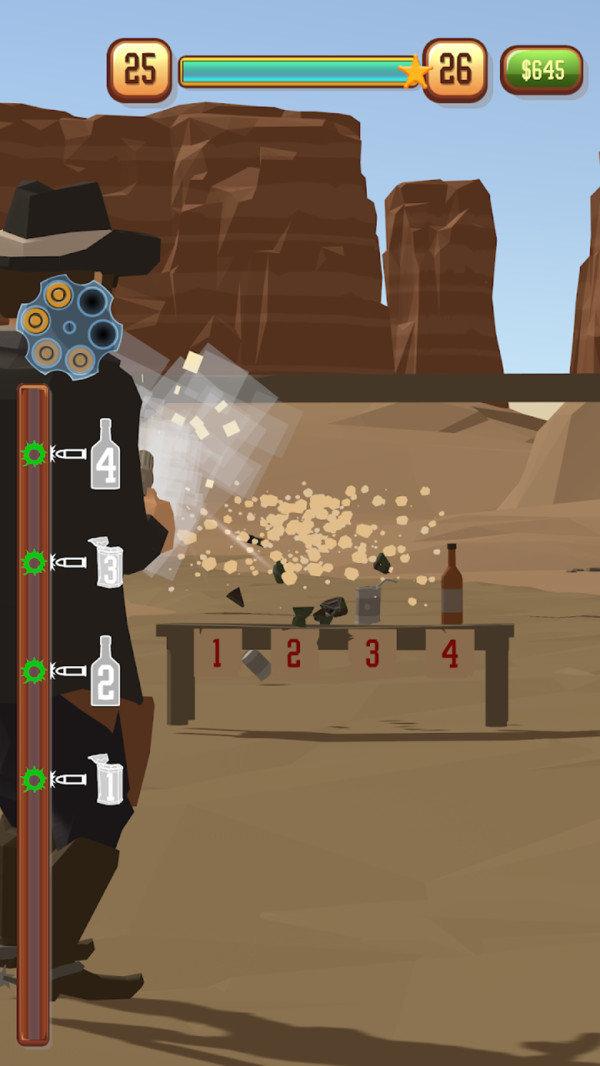Image resolution: width=600 pixels, height=1066 pixels.
Task: Click the revolver cylinder ammo icon
Action: point(68,327)
